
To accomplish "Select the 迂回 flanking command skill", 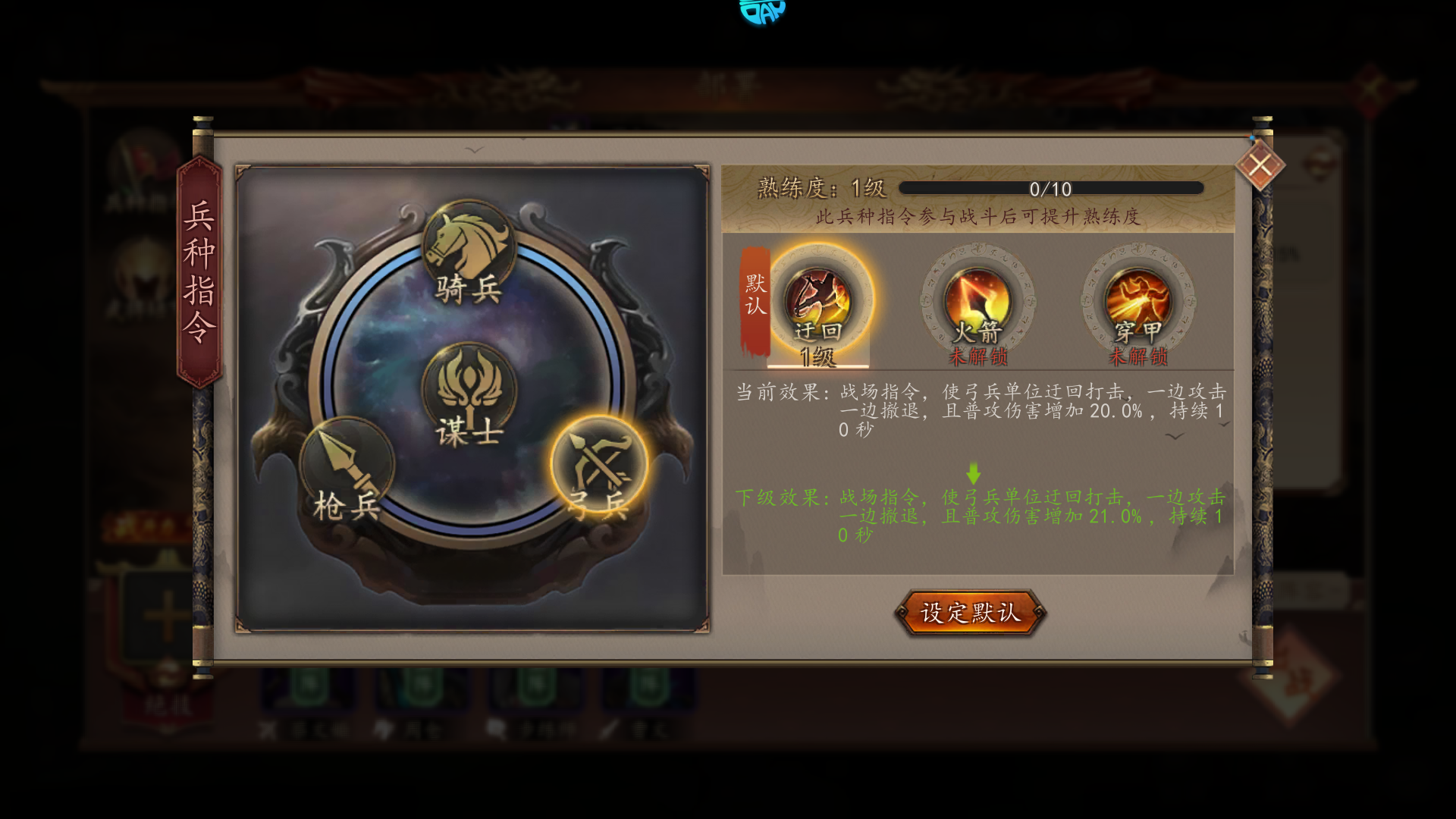I will [x=818, y=303].
